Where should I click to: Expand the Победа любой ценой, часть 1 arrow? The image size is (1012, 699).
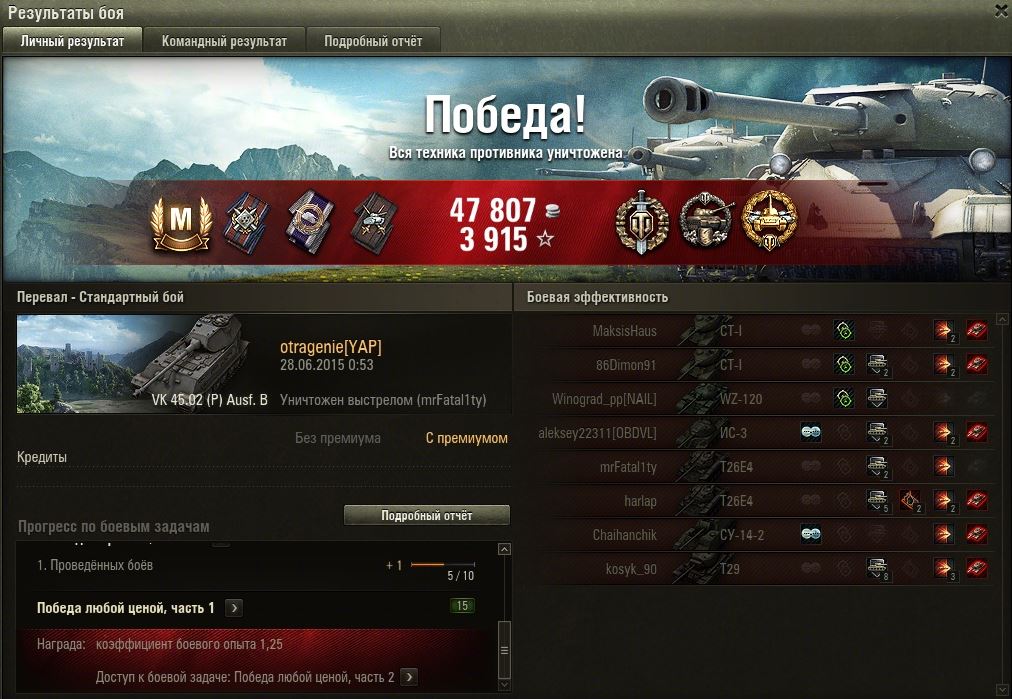click(233, 608)
